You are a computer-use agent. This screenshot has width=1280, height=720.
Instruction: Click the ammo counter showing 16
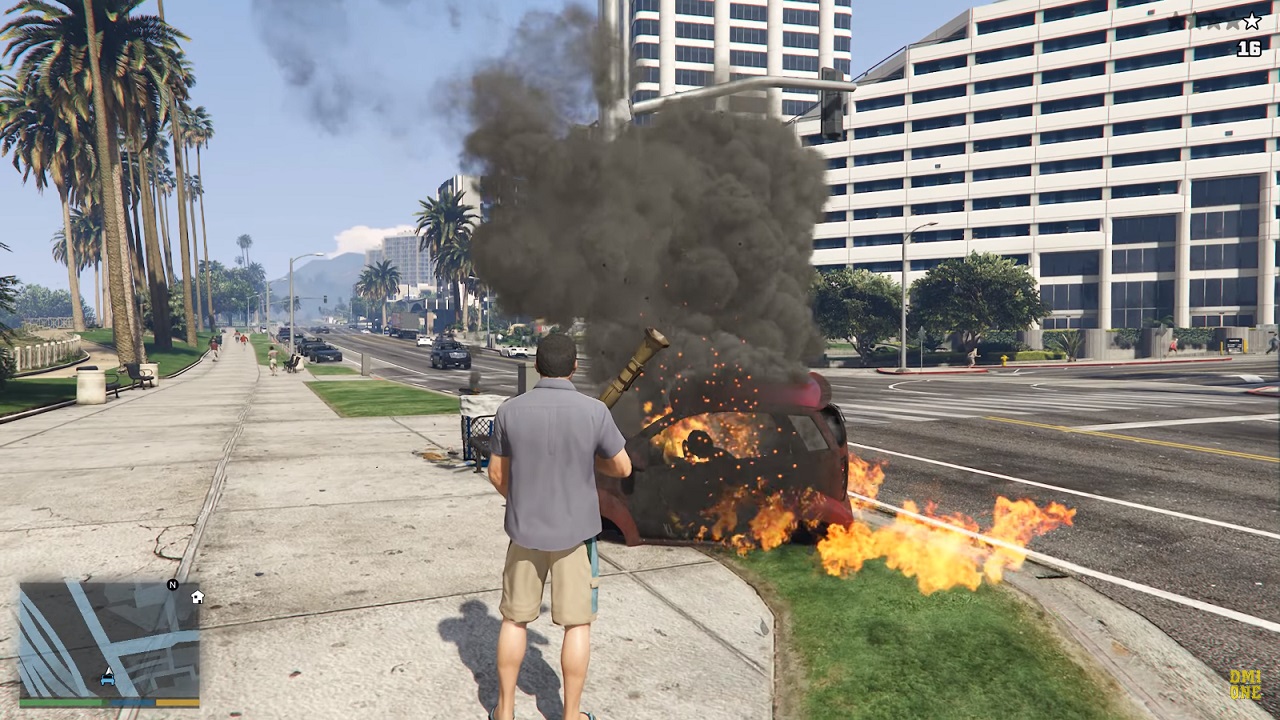(1250, 48)
